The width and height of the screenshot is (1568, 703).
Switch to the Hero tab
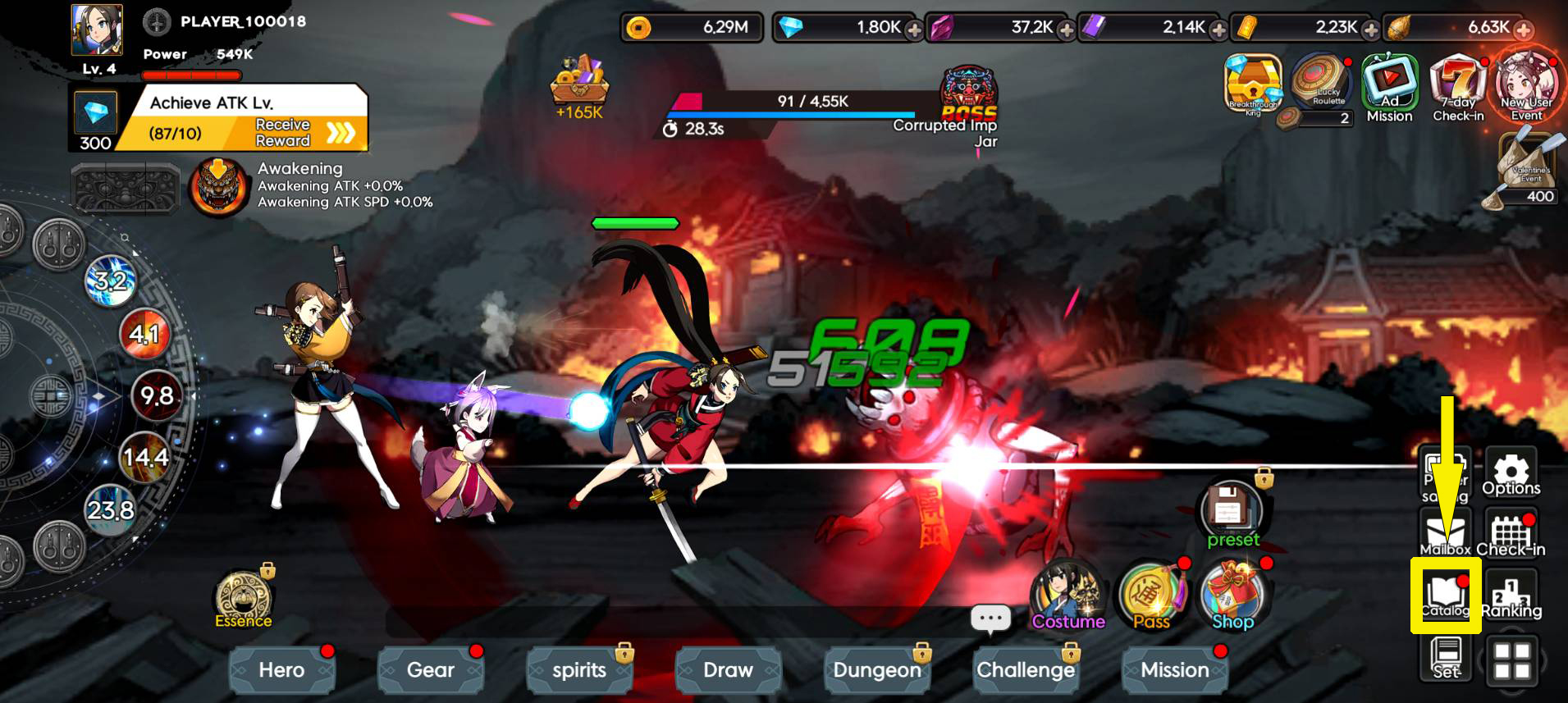pos(281,670)
